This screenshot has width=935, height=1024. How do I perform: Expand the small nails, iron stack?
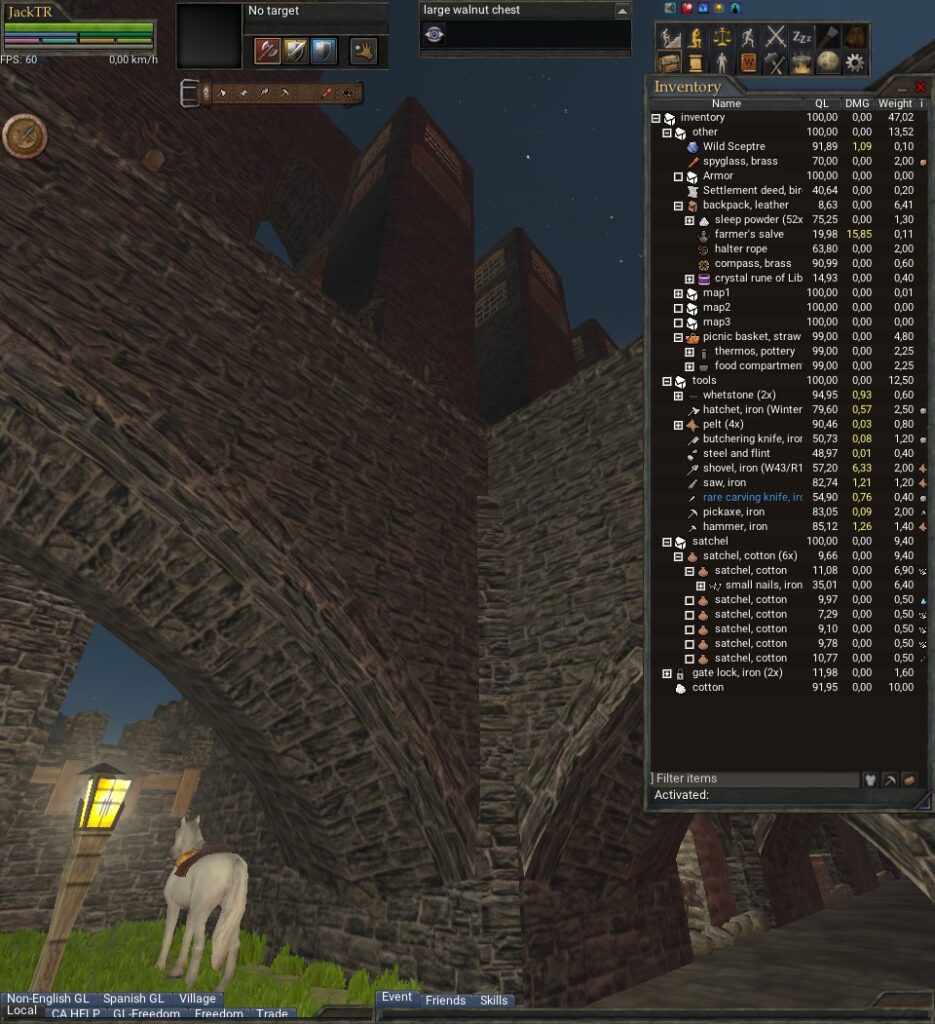(701, 585)
